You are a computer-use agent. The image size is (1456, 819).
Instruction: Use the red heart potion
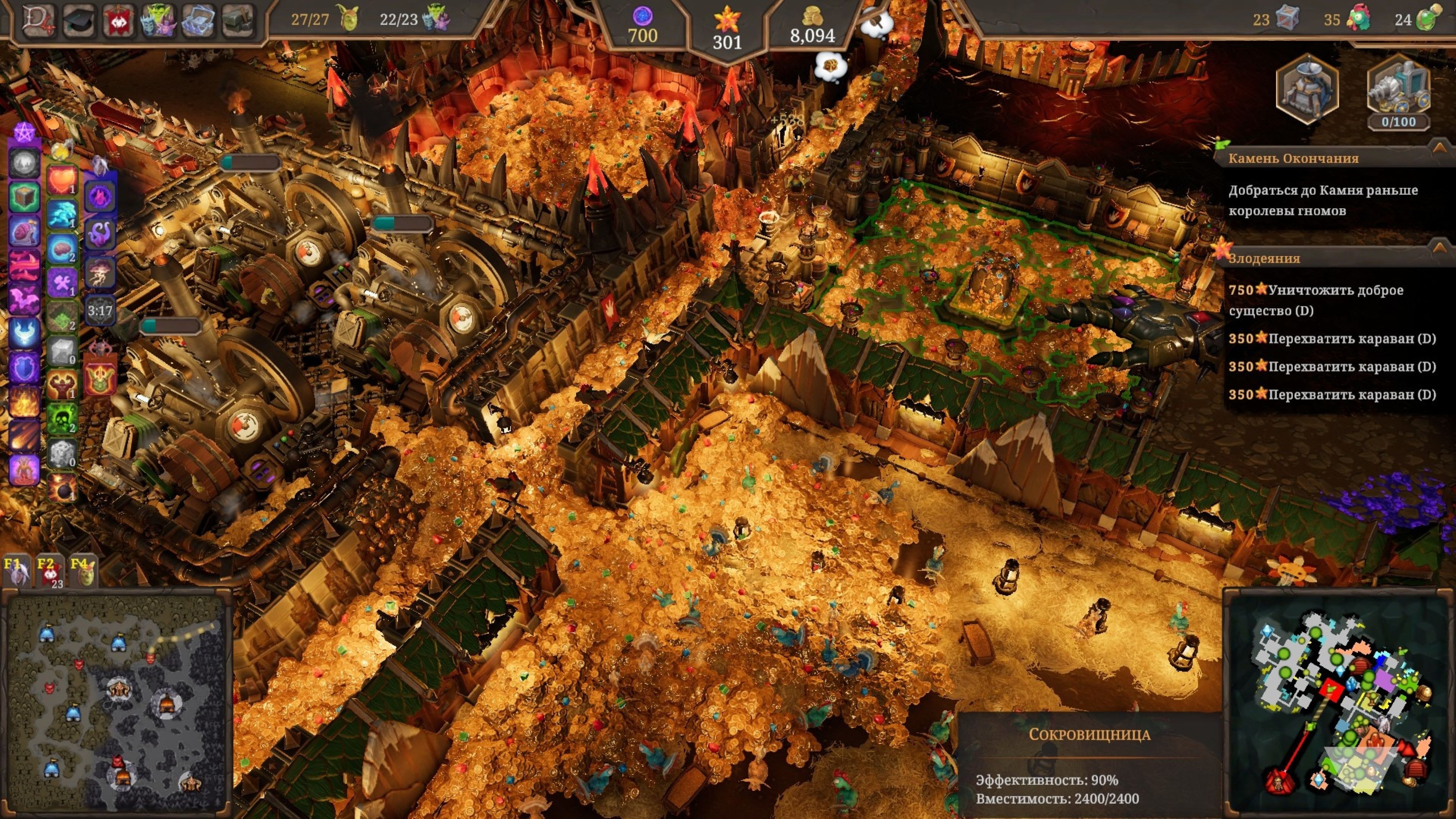[61, 180]
